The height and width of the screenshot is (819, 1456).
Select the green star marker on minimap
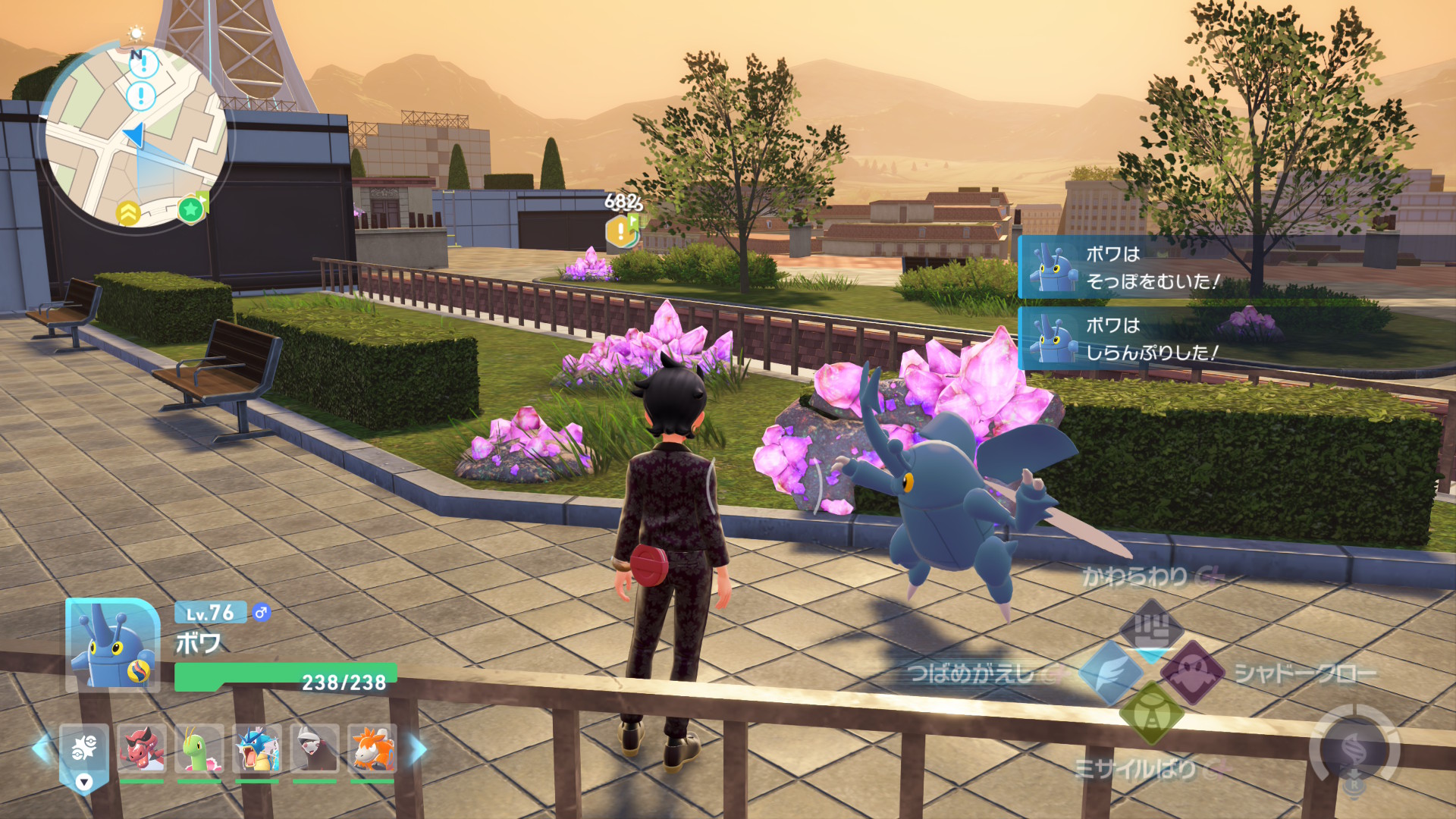click(x=190, y=209)
